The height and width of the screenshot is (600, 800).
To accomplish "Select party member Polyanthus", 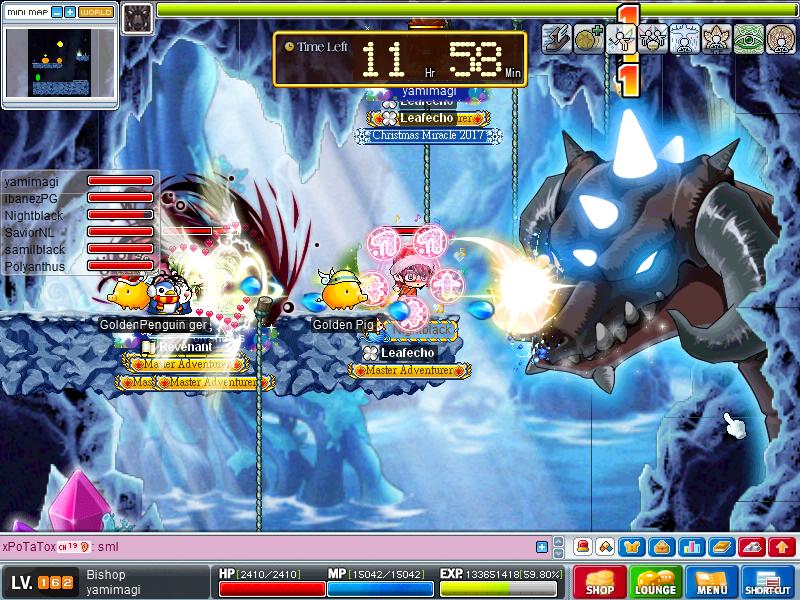I will [35, 267].
